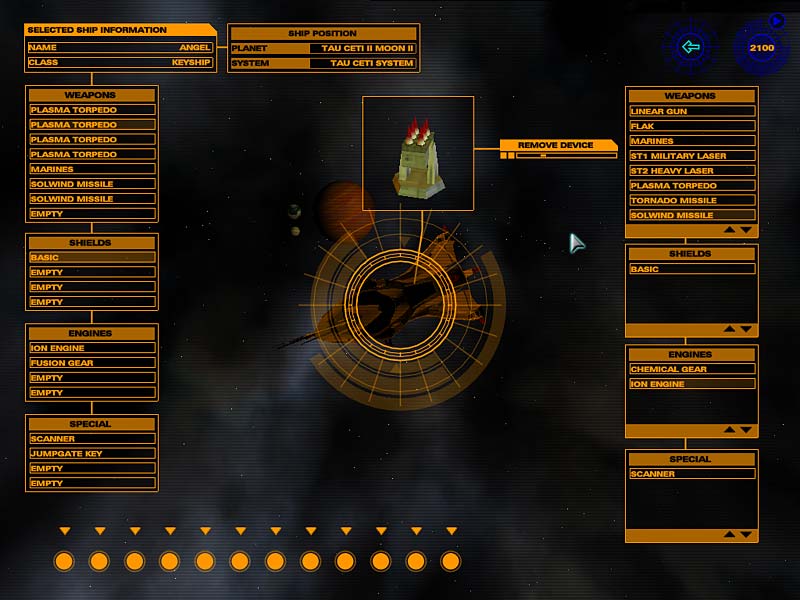Select ST2 Heavy Laser weapon entry

[692, 171]
